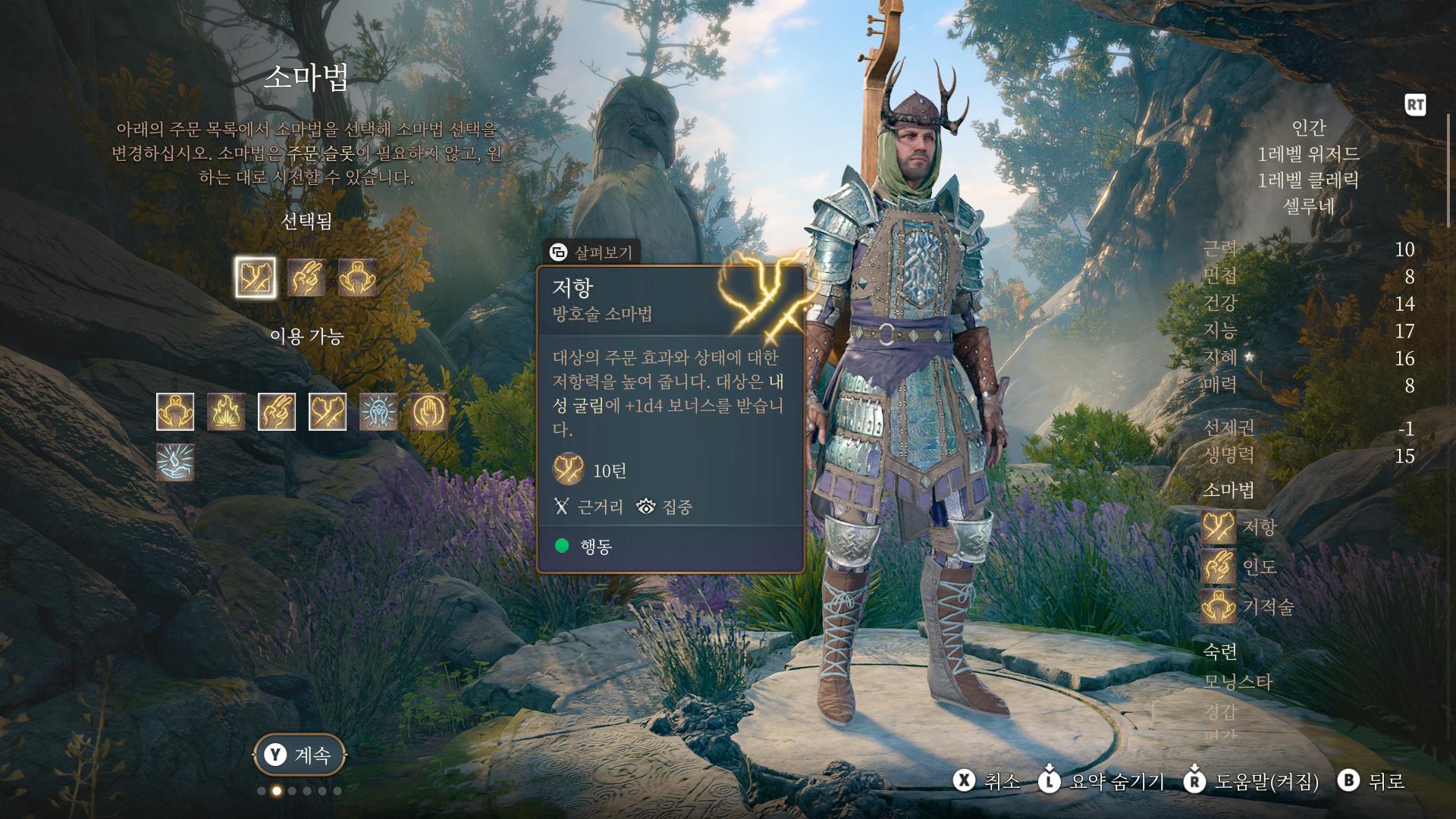The width and height of the screenshot is (1456, 819).
Task: Select the highlighted Resistance cantrip in the selected row
Action: tap(256, 277)
